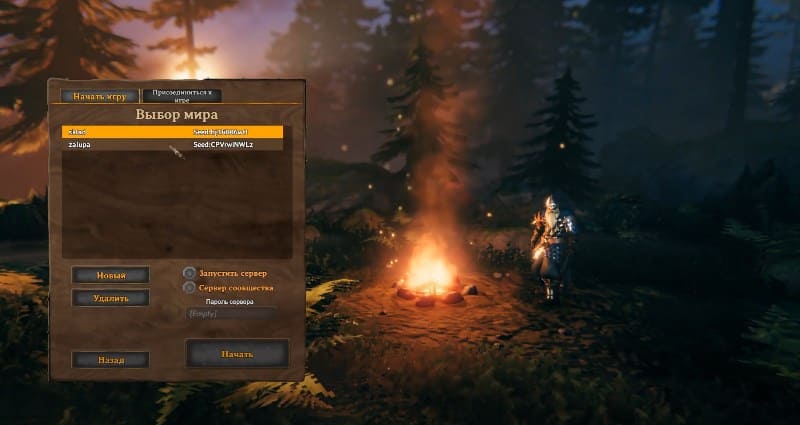This screenshot has width=800, height=425.
Task: Focus the server password field
Action: point(230,314)
